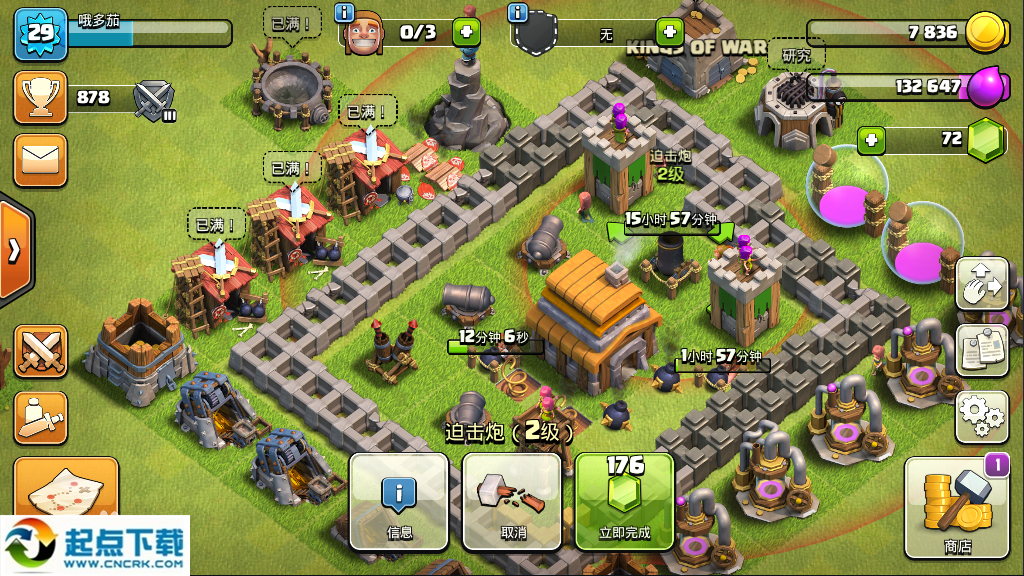Show the trophy league details

click(x=41, y=97)
